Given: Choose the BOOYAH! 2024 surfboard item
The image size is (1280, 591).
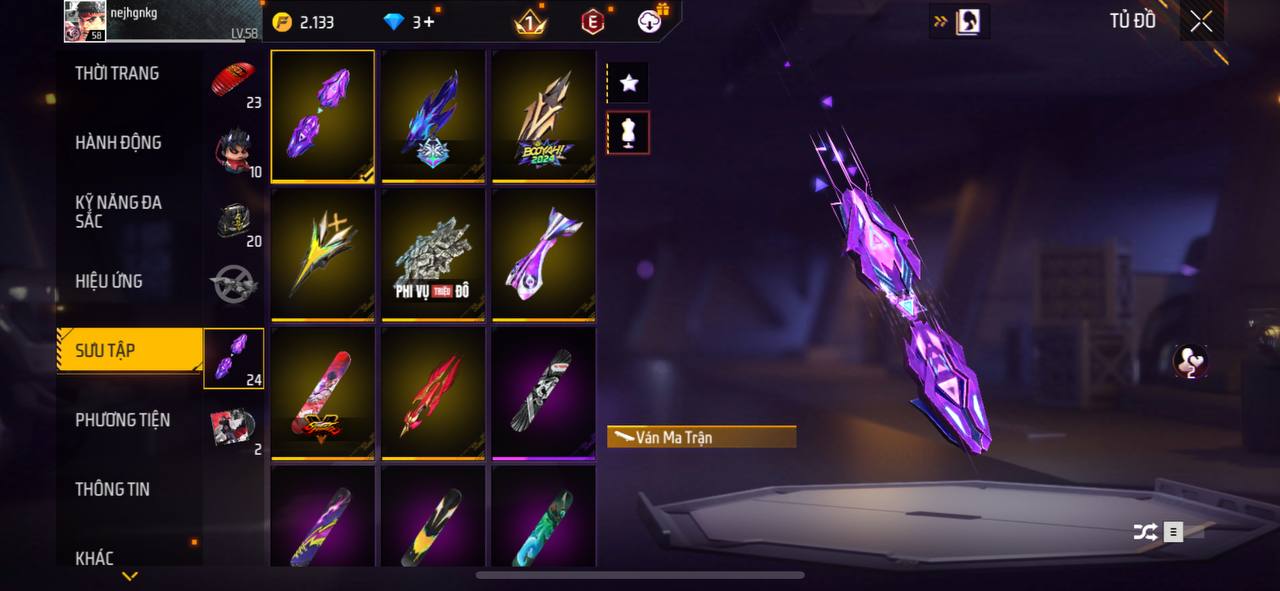Looking at the screenshot, I should 543,116.
